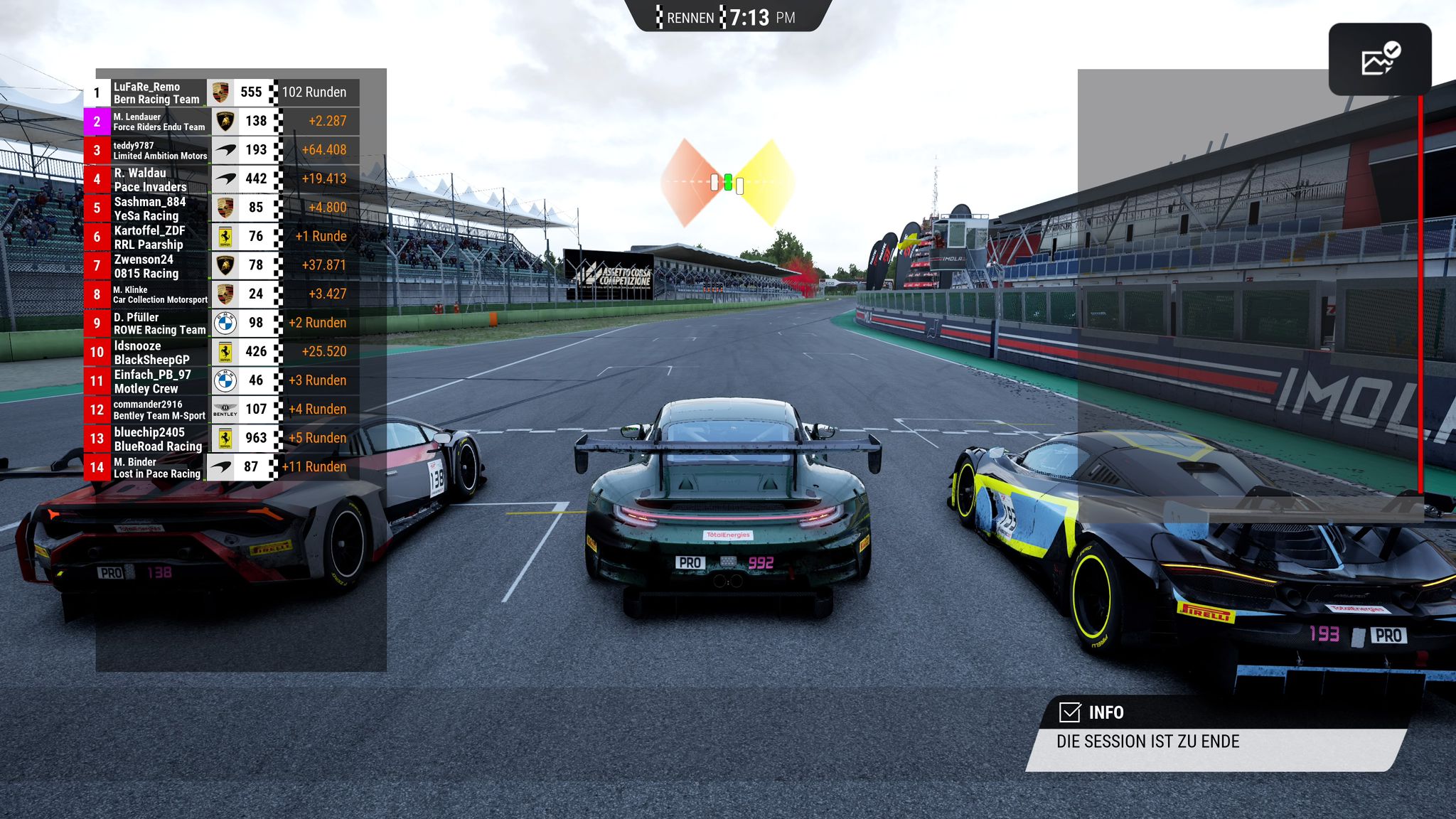Select LuFaRe_Remo's row in the standings

tap(159, 92)
